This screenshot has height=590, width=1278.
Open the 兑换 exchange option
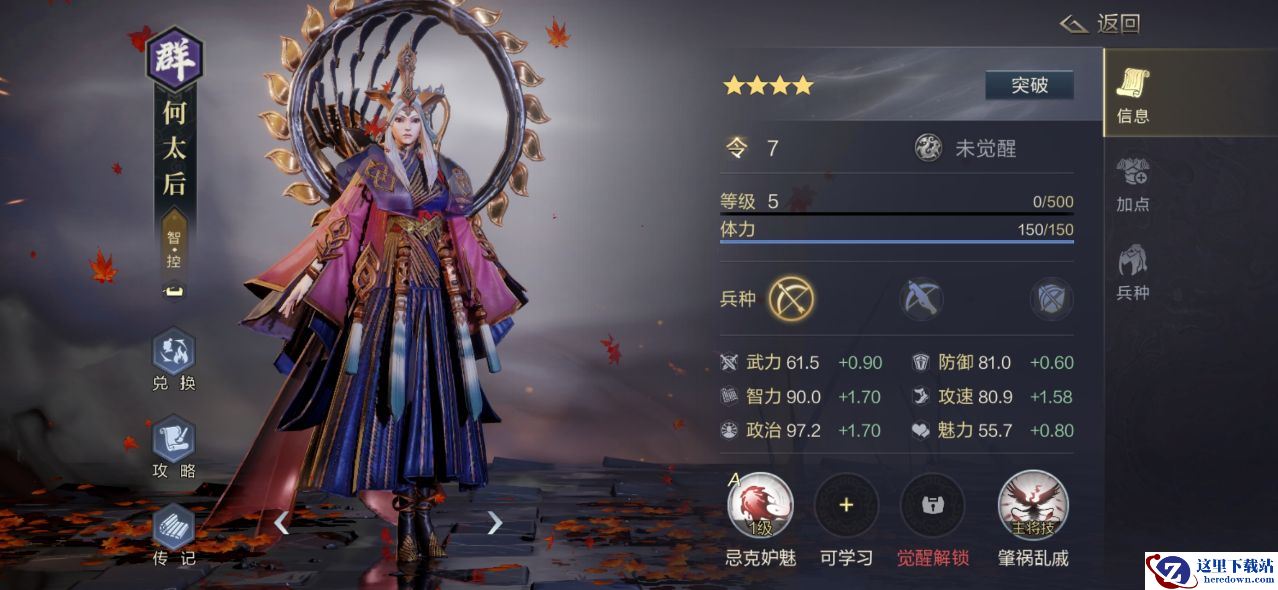tap(174, 360)
